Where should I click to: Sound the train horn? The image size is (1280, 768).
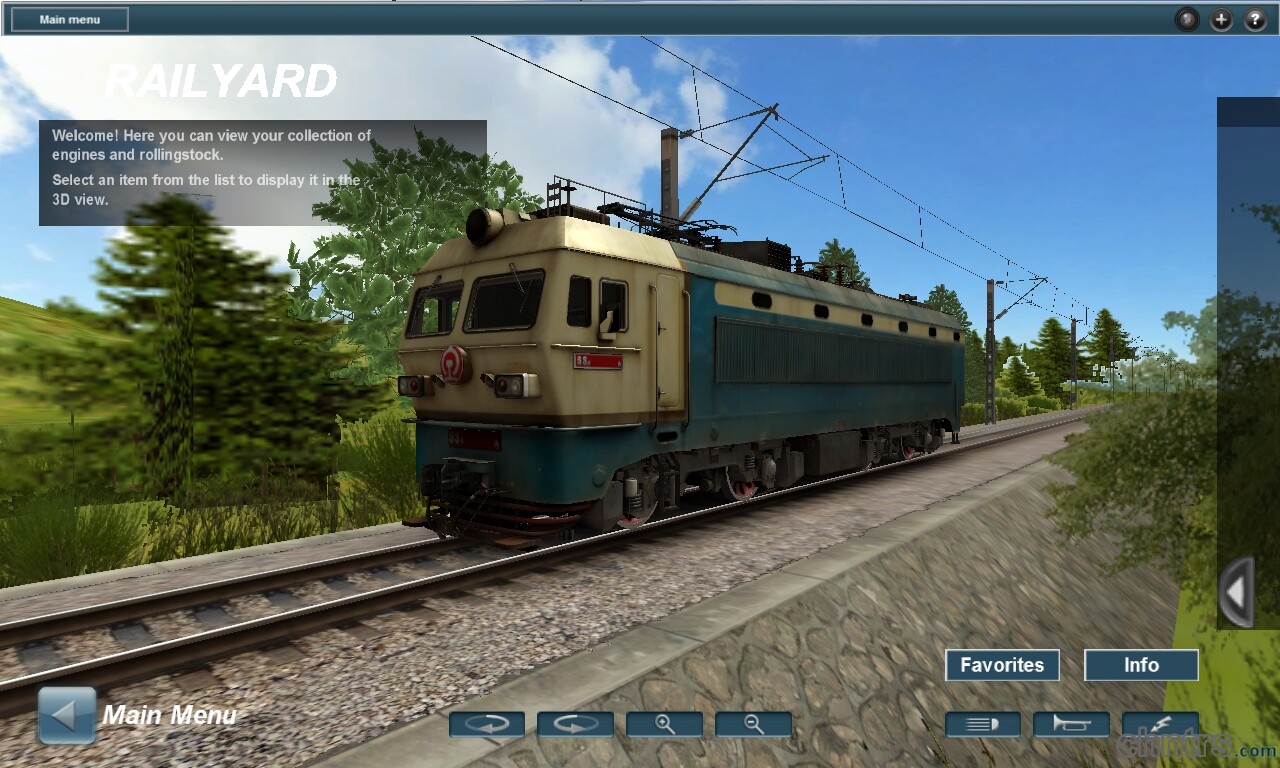pos(1071,724)
